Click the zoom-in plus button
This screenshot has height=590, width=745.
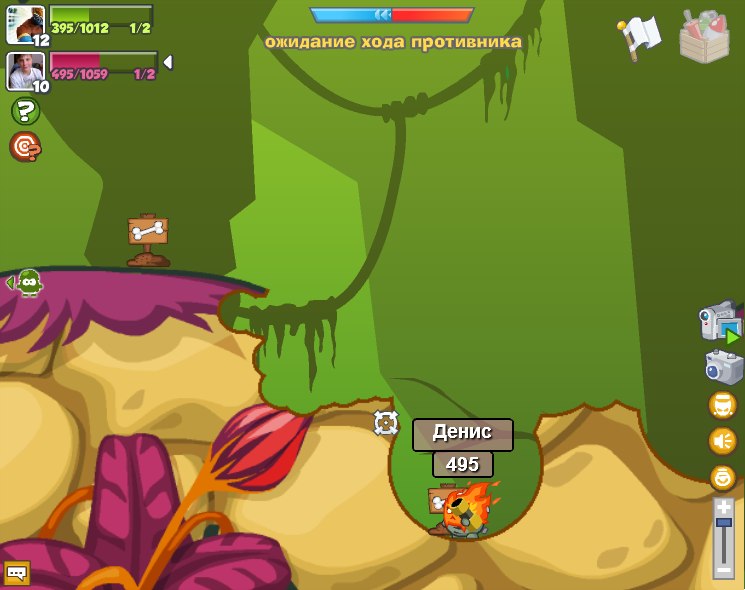[x=723, y=508]
